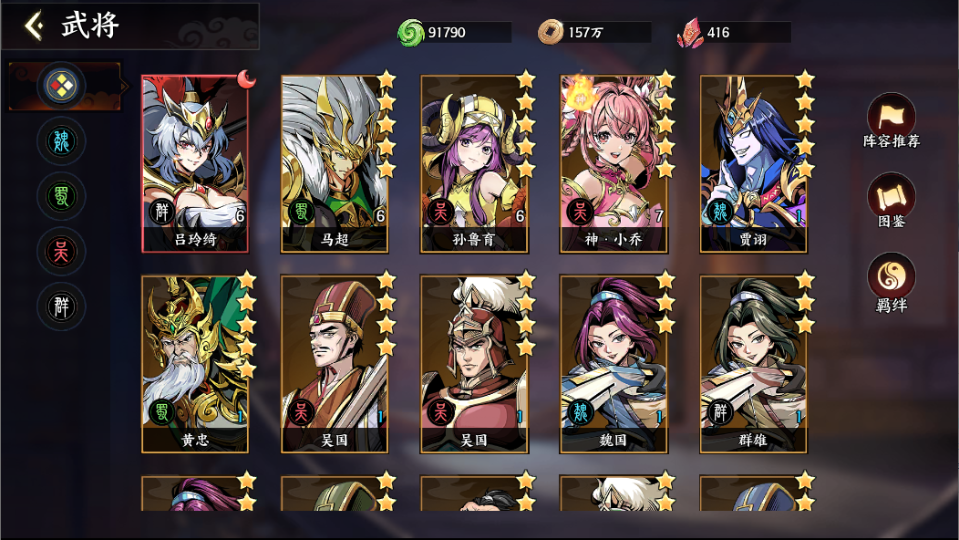Open the 马超 hero card
Image resolution: width=959 pixels, height=540 pixels.
[x=335, y=162]
